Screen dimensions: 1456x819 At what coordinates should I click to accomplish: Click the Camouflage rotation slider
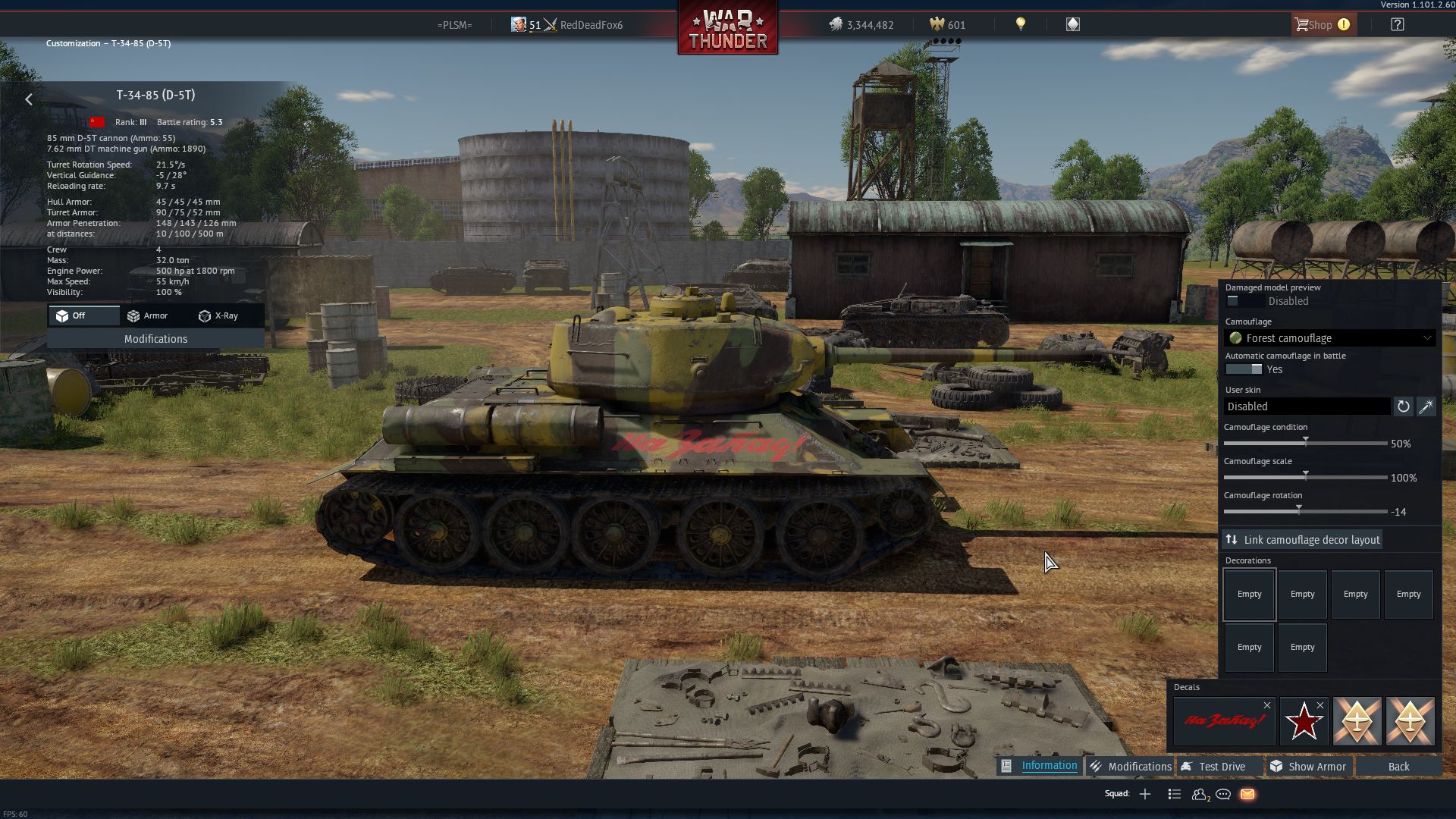[1299, 511]
